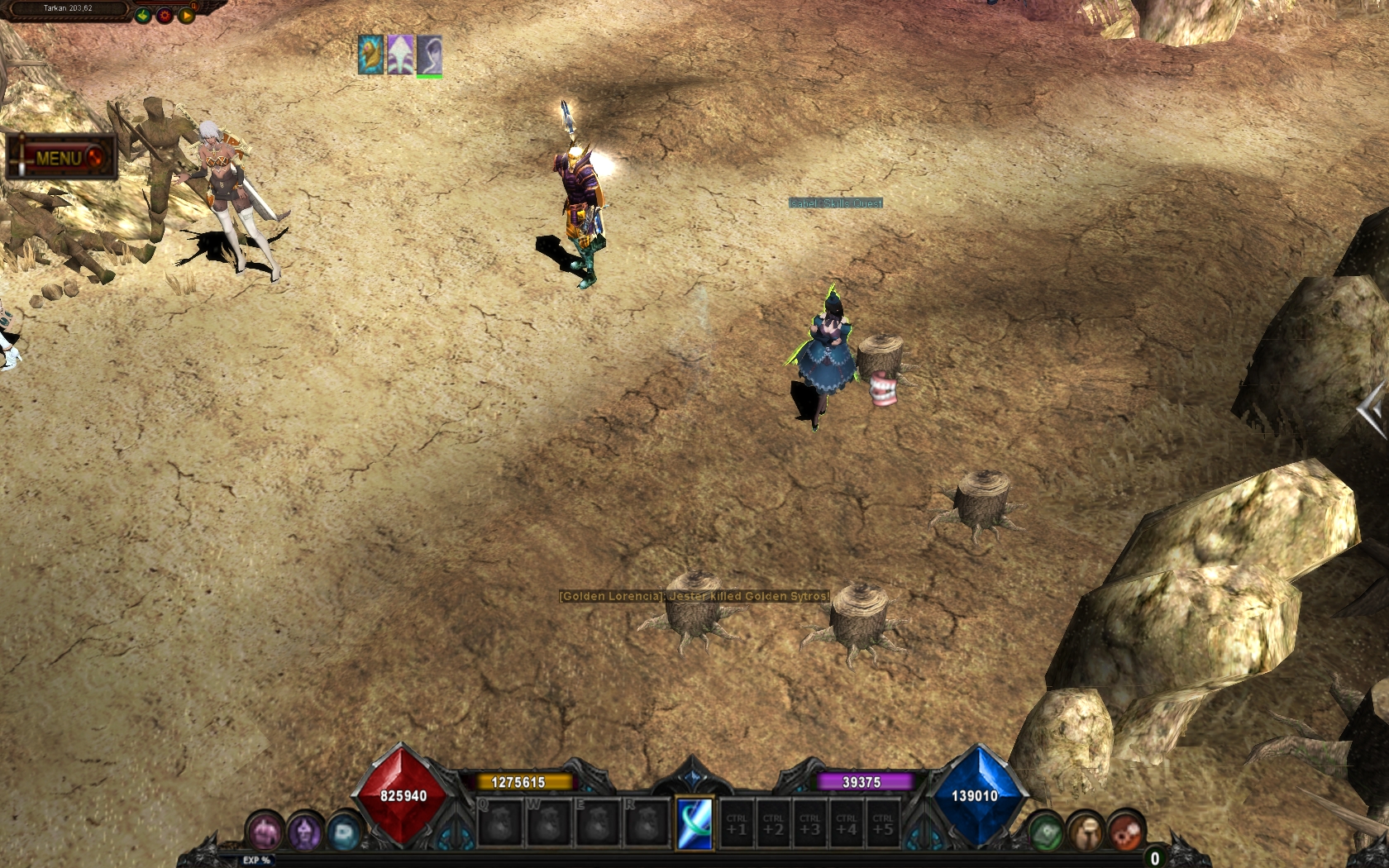The image size is (1389, 868).
Task: Use the potion slot labeled W
Action: [549, 823]
